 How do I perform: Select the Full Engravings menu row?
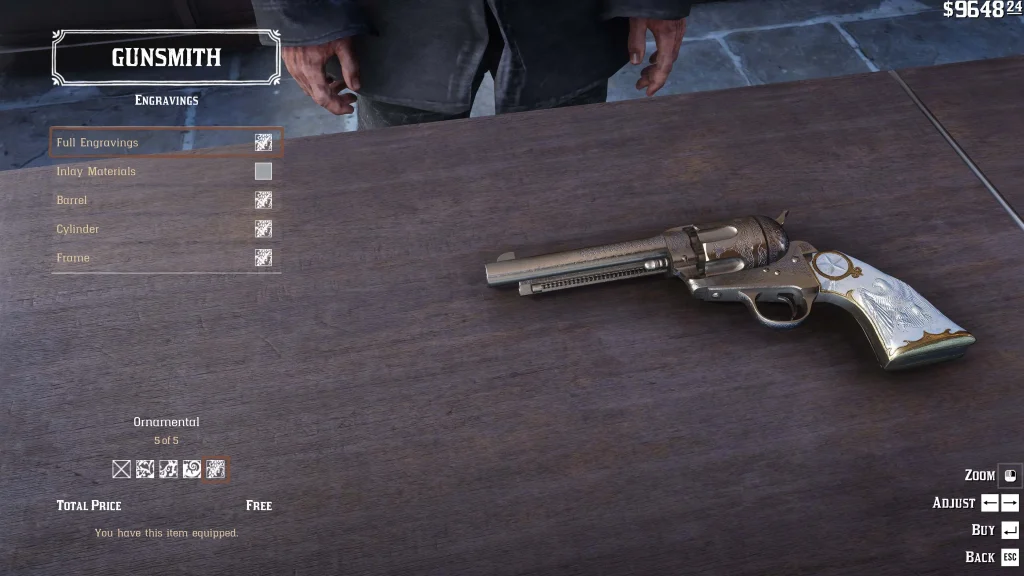[166, 143]
